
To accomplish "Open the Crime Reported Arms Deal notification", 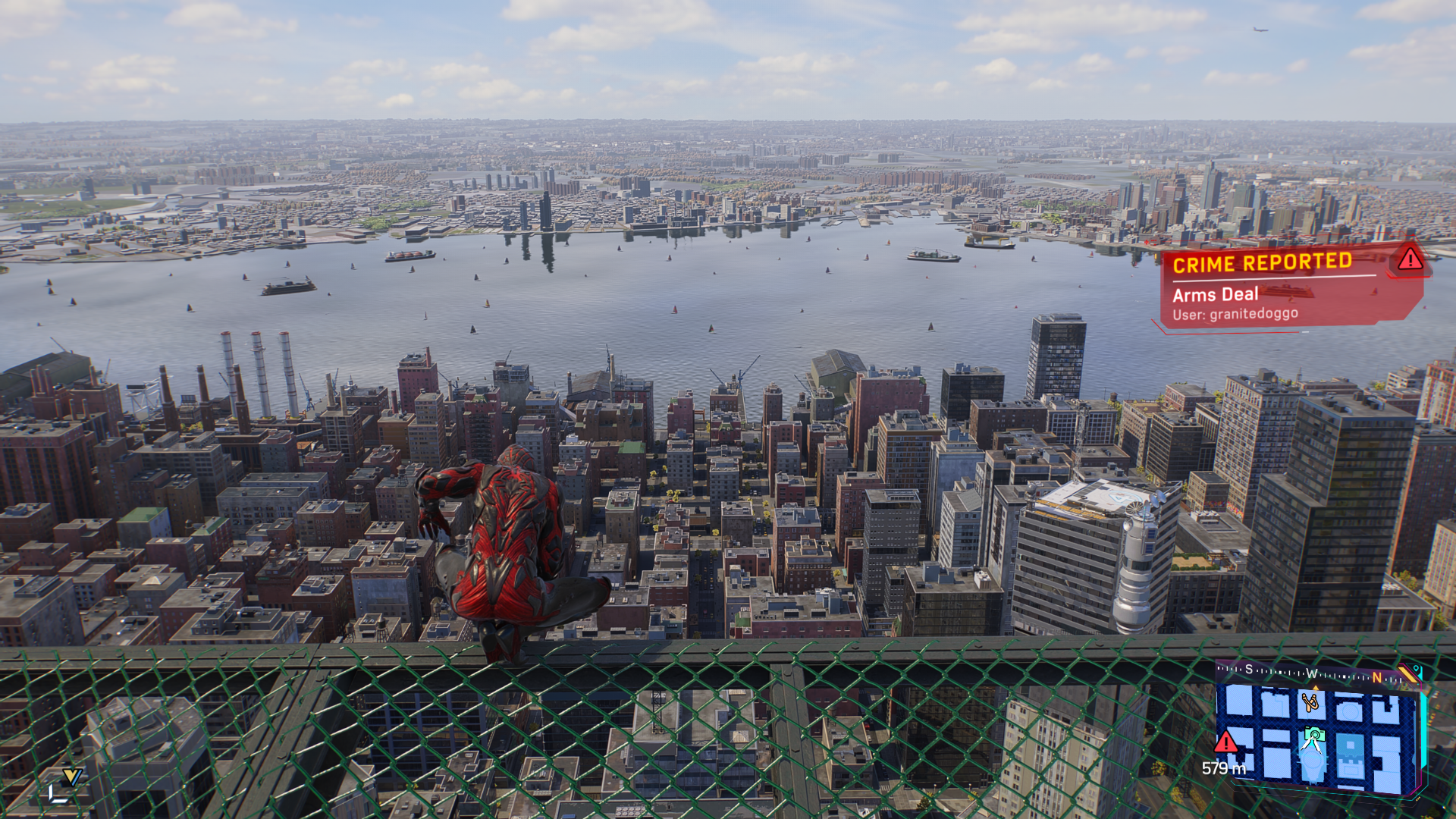I will [1282, 288].
